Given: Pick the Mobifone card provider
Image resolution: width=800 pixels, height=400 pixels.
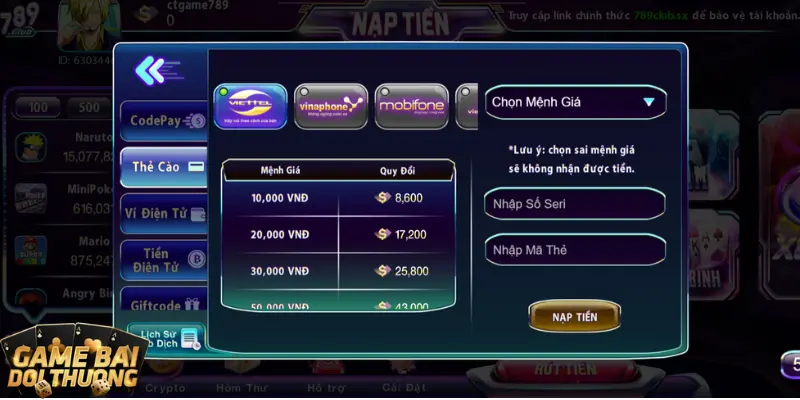Looking at the screenshot, I should 411,106.
